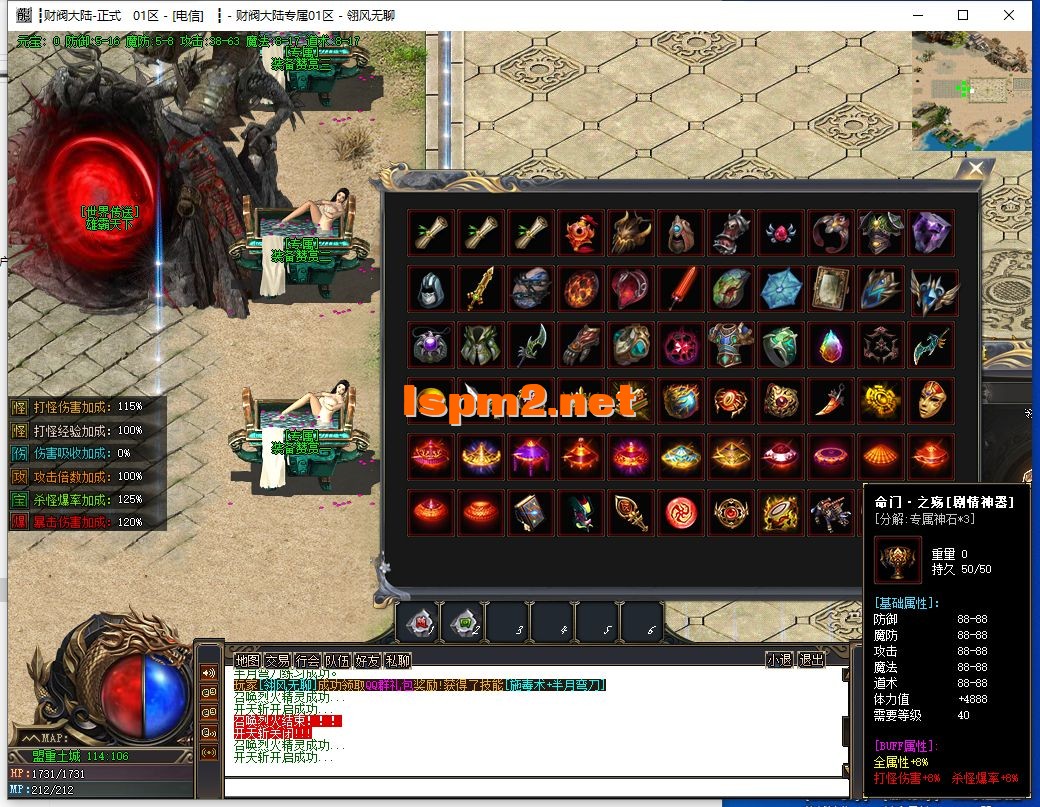Open the 好友 (friends) button
This screenshot has width=1040, height=807.
point(367,660)
